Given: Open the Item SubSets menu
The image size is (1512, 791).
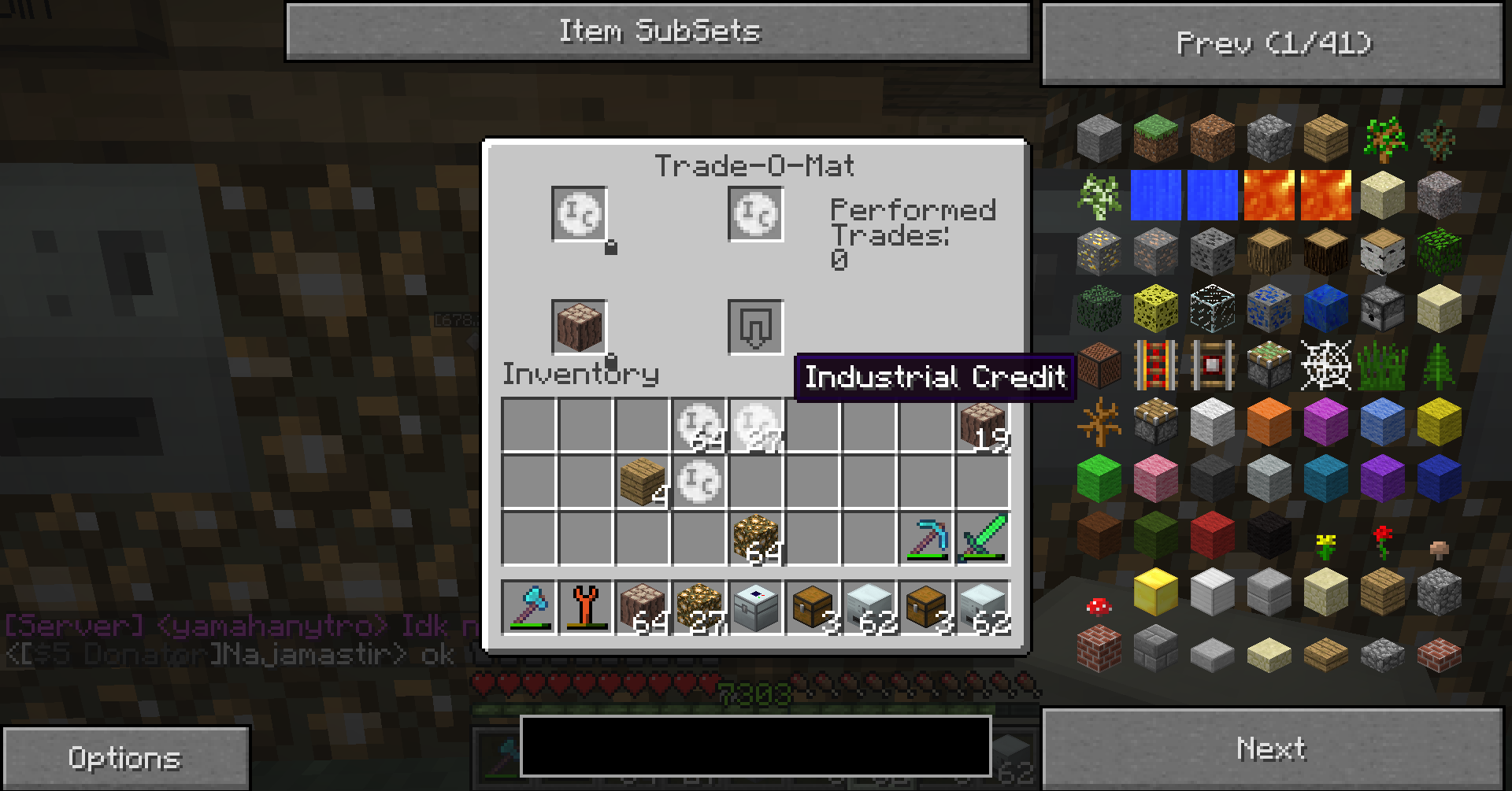Looking at the screenshot, I should point(658,32).
